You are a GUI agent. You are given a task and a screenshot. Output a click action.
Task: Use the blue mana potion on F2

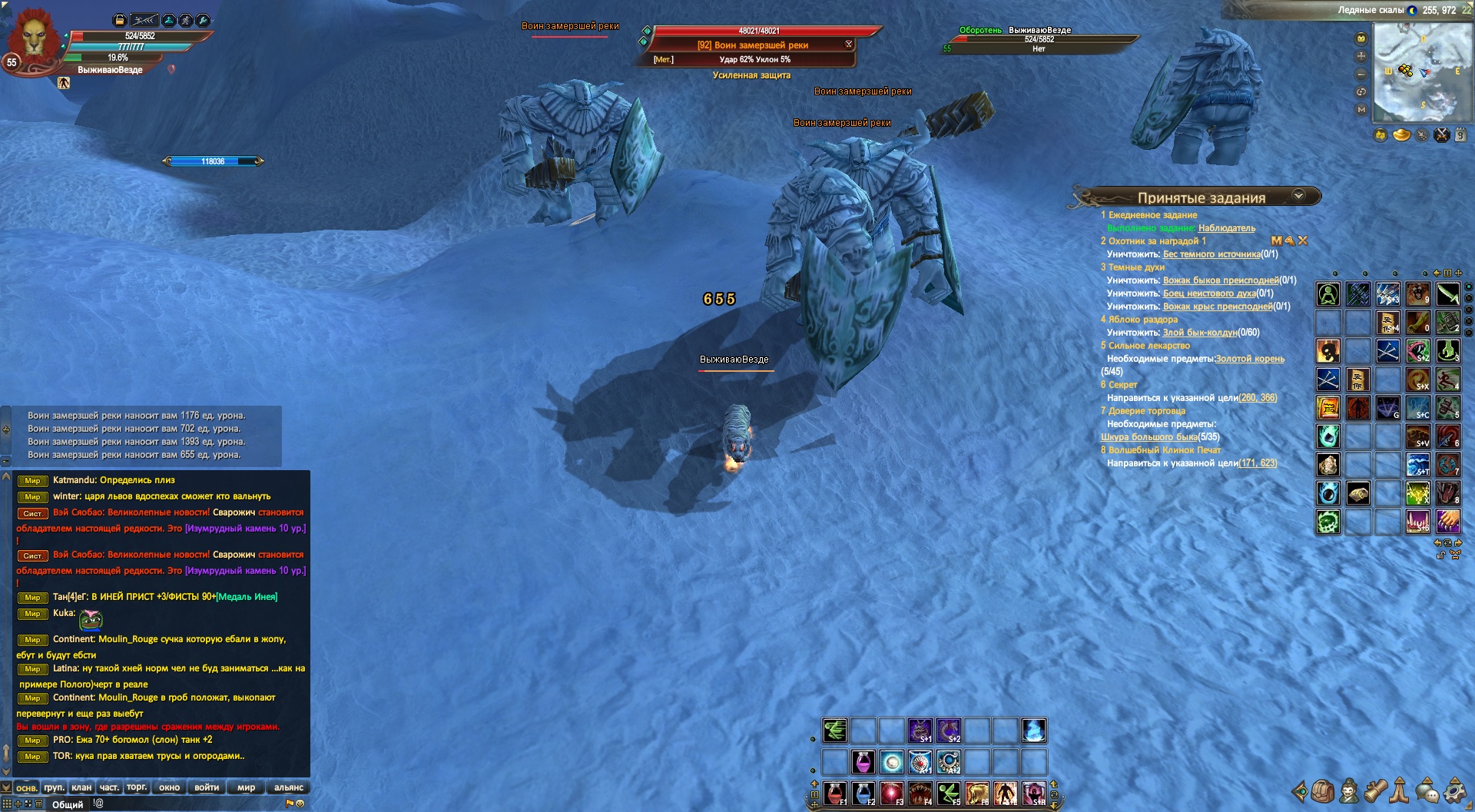click(x=863, y=793)
